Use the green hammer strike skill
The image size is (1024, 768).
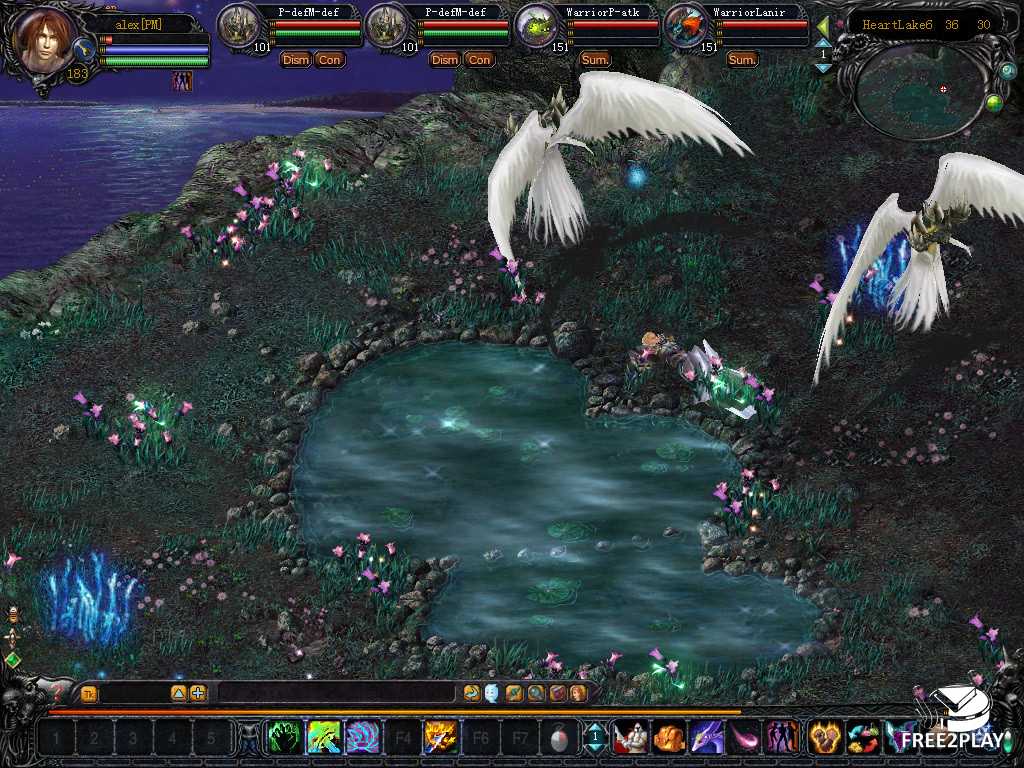coord(324,738)
